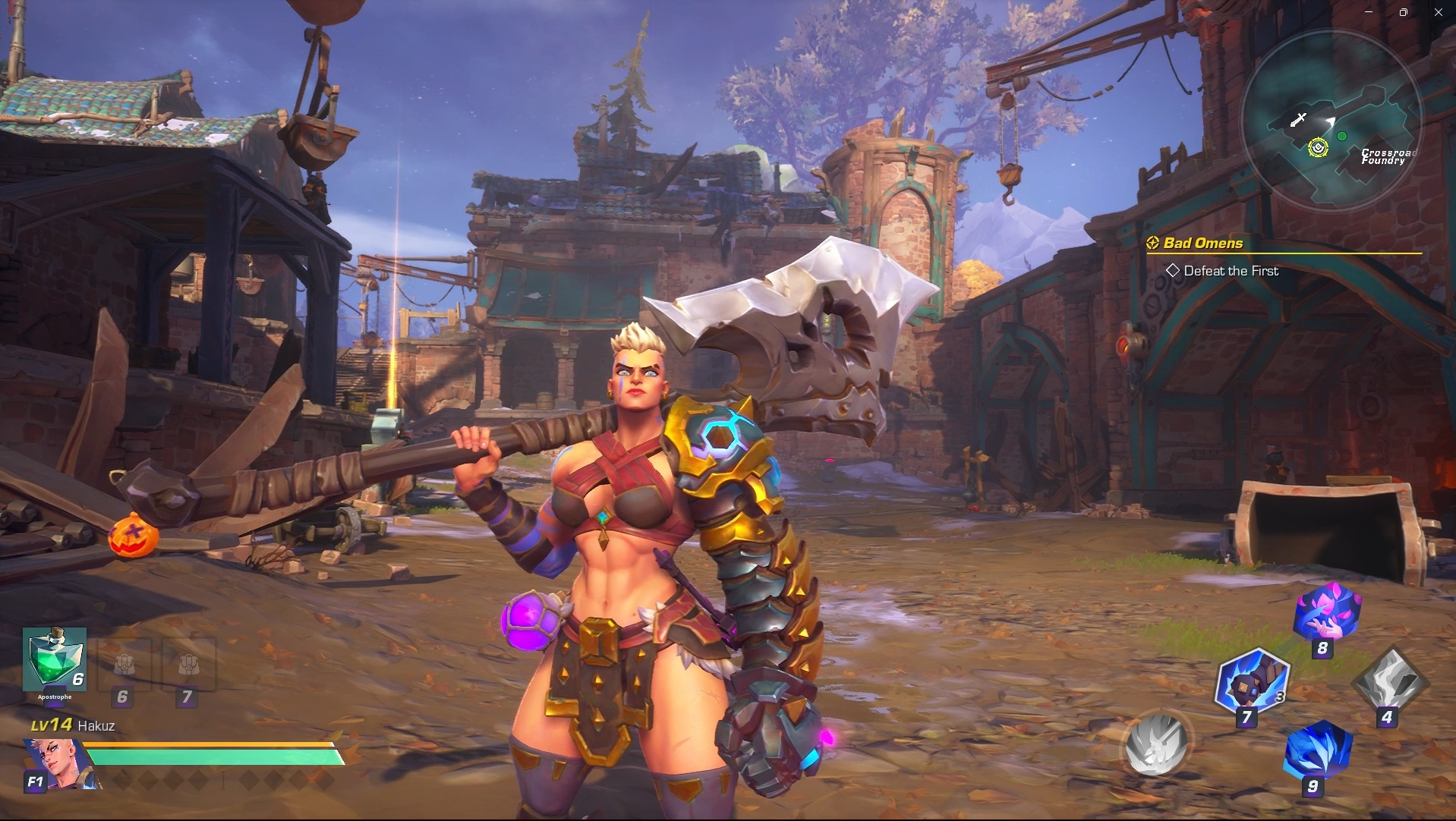Activate the gauntlet fist ability
The width and height of the screenshot is (1456, 821).
(x=1252, y=681)
